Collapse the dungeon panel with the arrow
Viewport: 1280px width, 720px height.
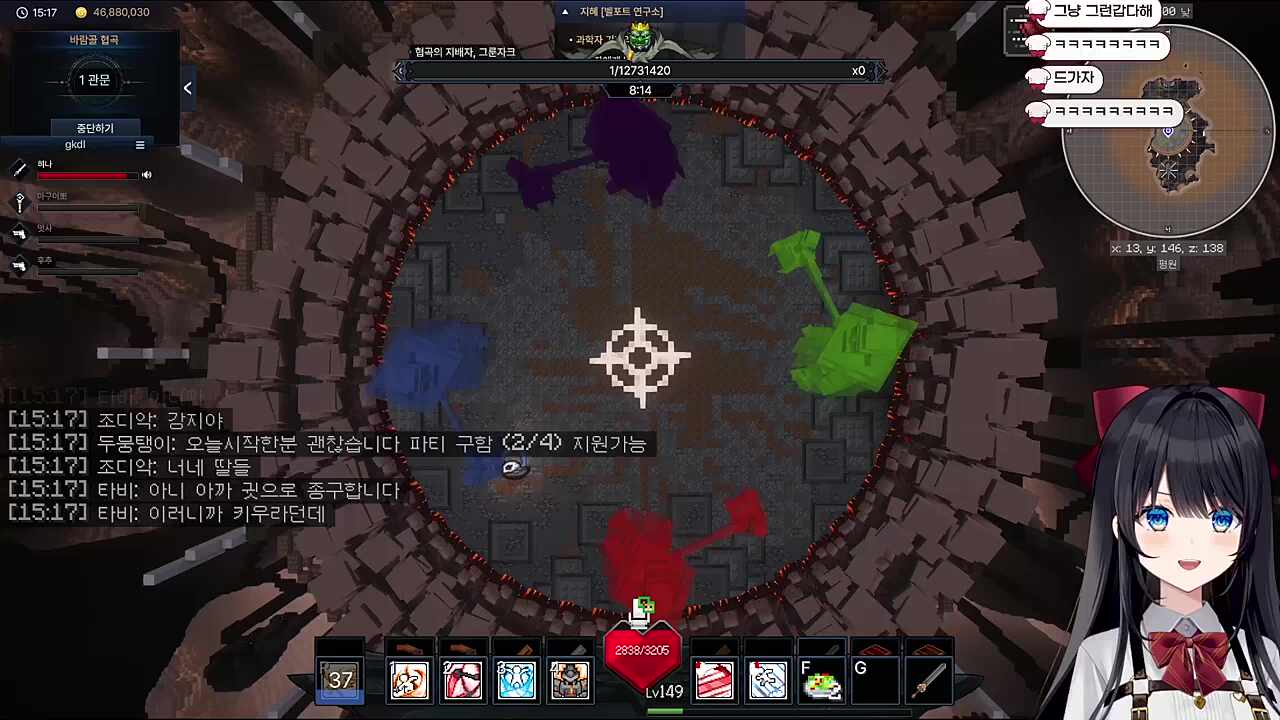click(187, 88)
